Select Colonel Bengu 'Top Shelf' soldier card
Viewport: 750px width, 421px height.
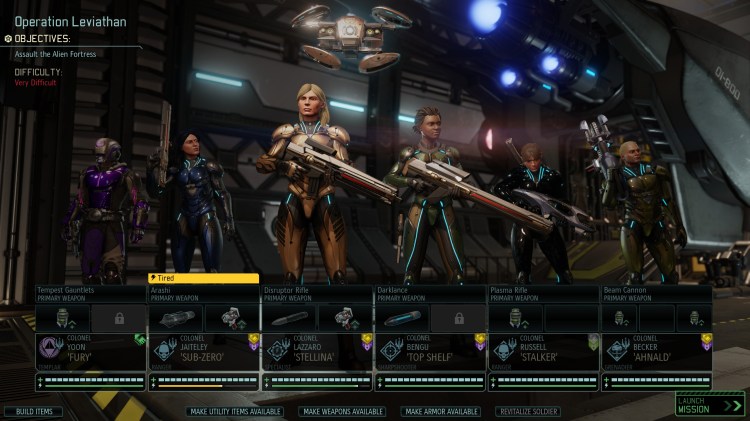point(429,352)
